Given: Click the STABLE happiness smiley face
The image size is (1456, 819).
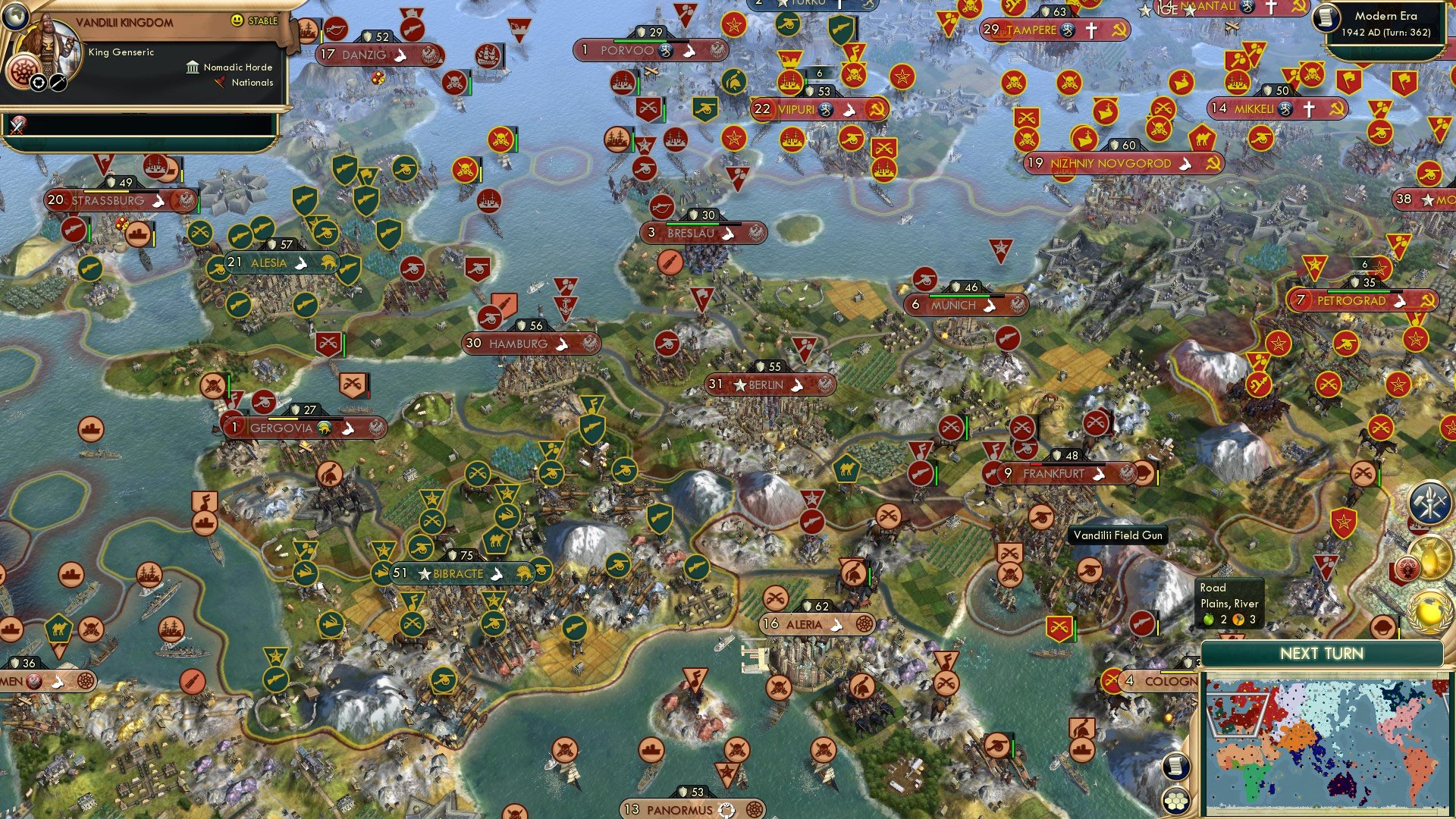Looking at the screenshot, I should (x=237, y=21).
